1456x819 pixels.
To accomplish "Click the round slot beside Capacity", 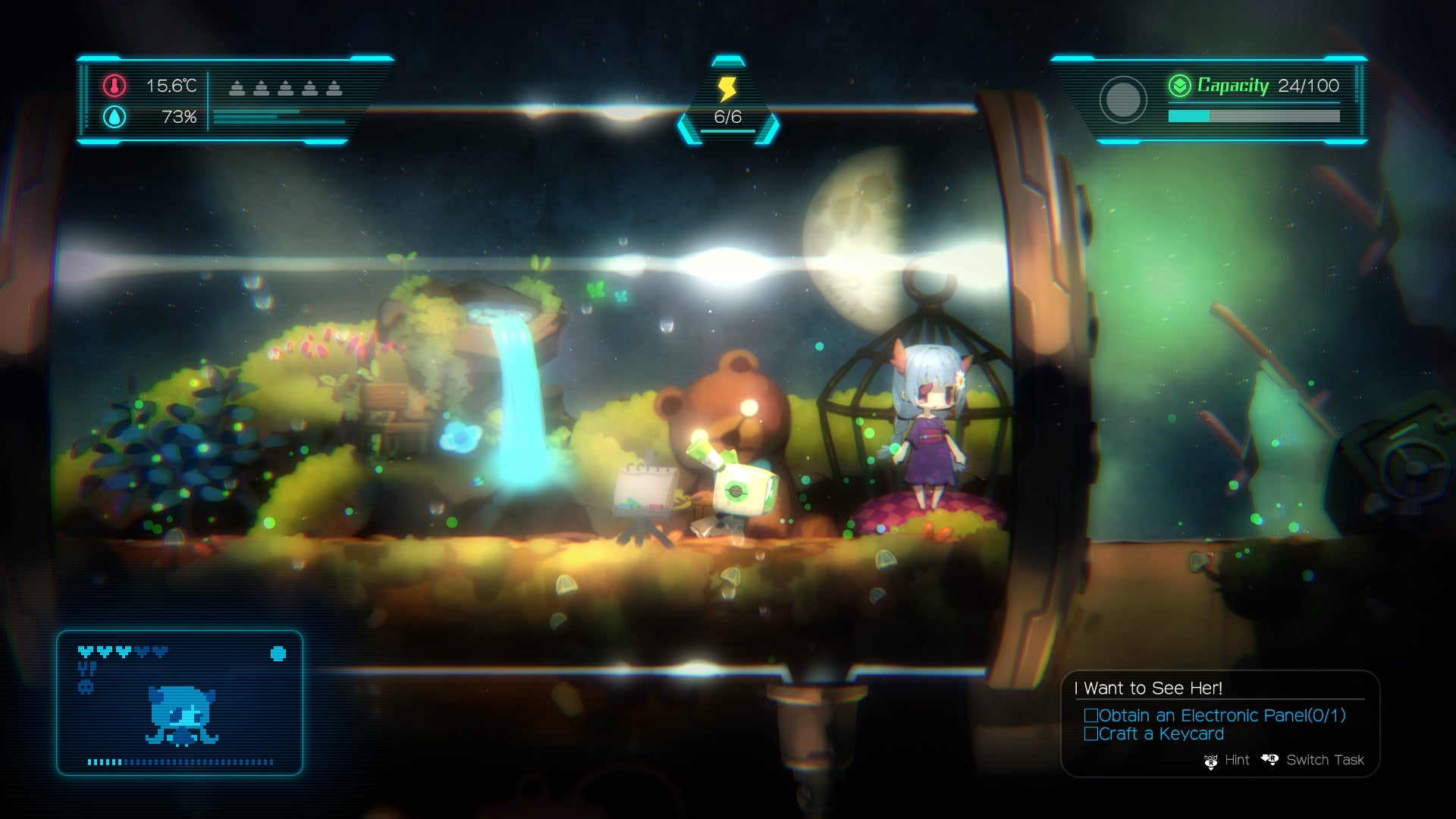I will pyautogui.click(x=1122, y=99).
